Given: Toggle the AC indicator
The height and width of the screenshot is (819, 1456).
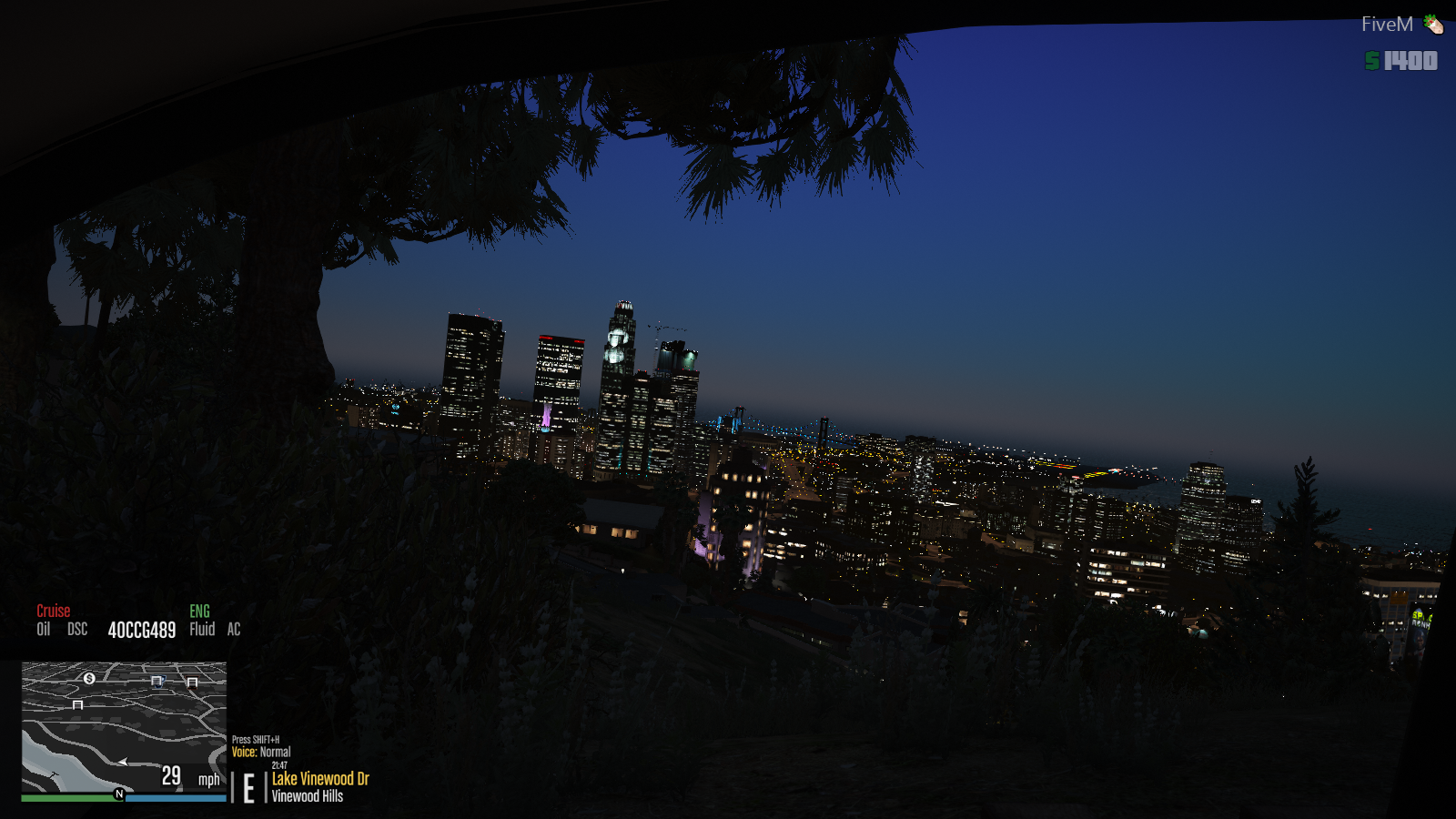Looking at the screenshot, I should click(234, 629).
